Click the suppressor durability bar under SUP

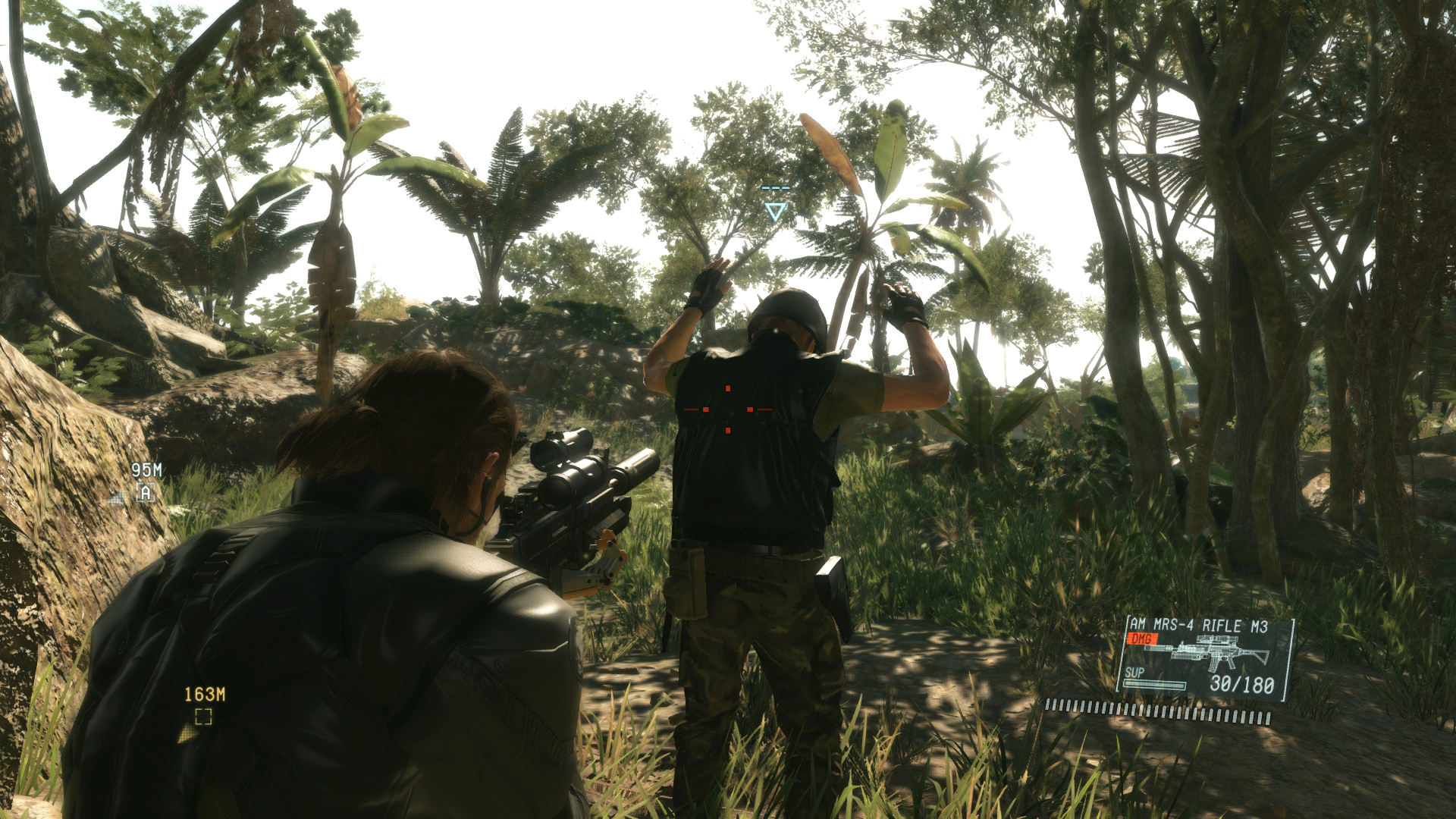(x=1154, y=685)
